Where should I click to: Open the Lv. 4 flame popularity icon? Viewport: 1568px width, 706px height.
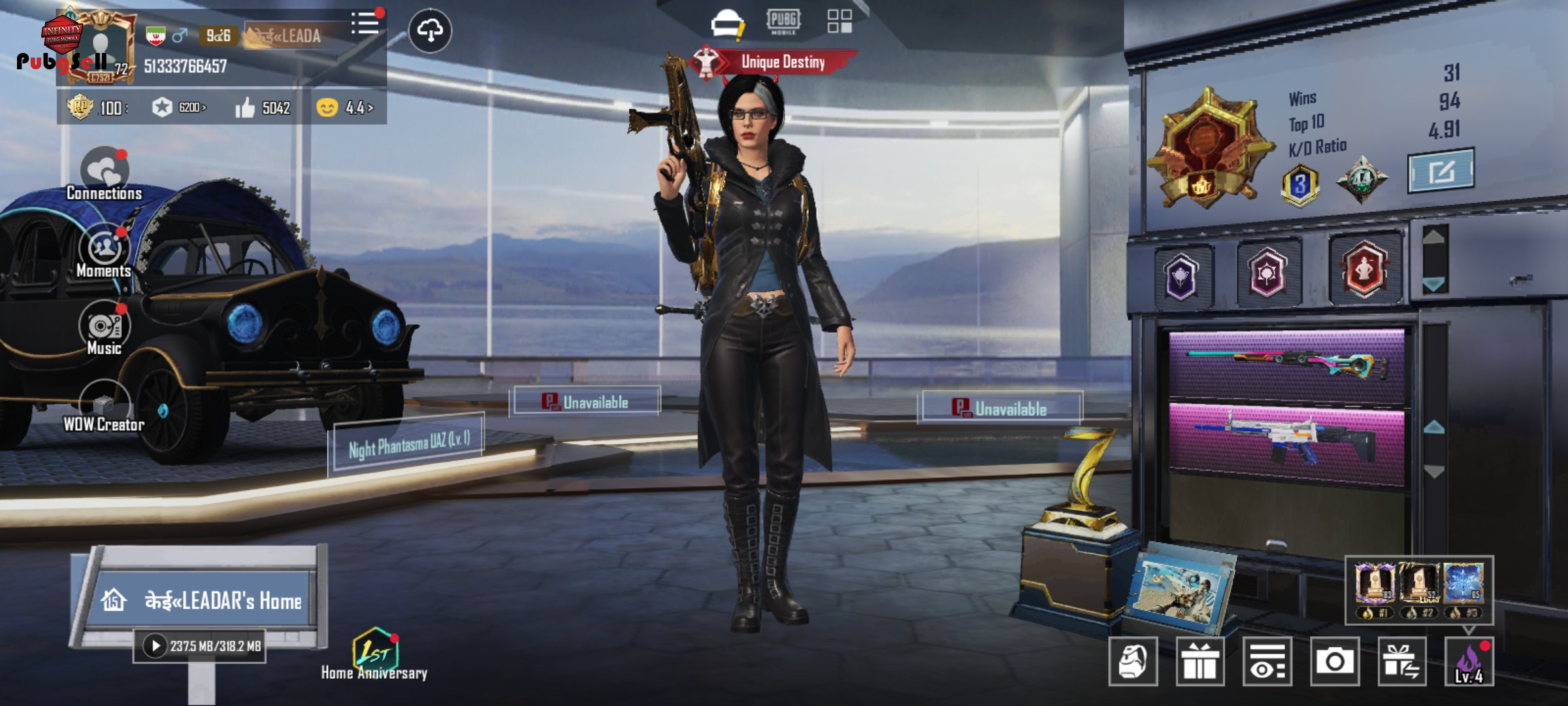click(x=1469, y=662)
